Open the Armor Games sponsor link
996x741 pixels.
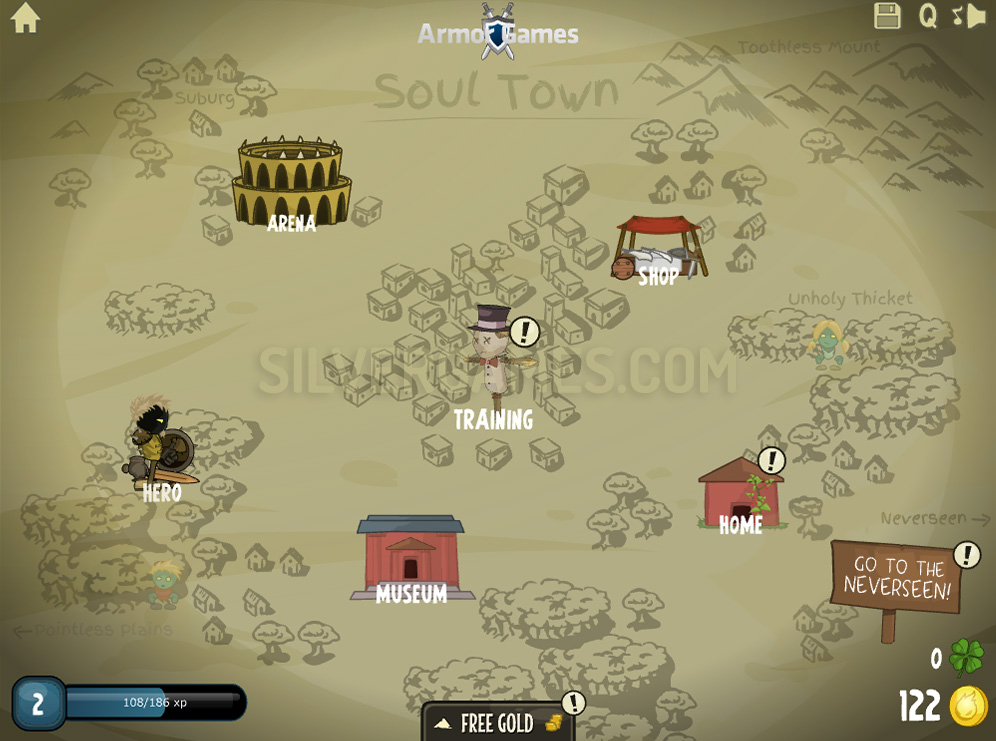tap(497, 33)
